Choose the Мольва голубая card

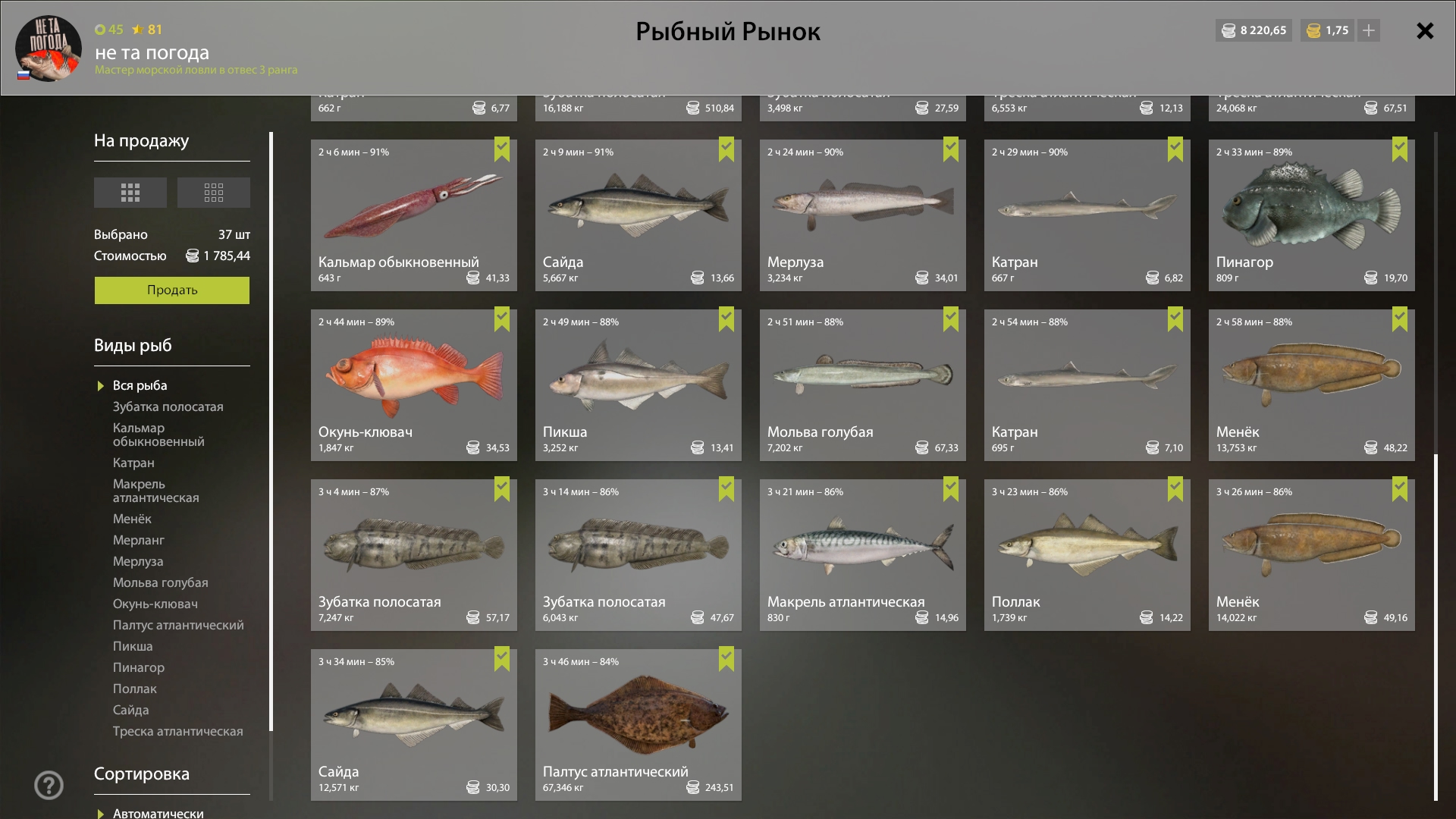[862, 385]
